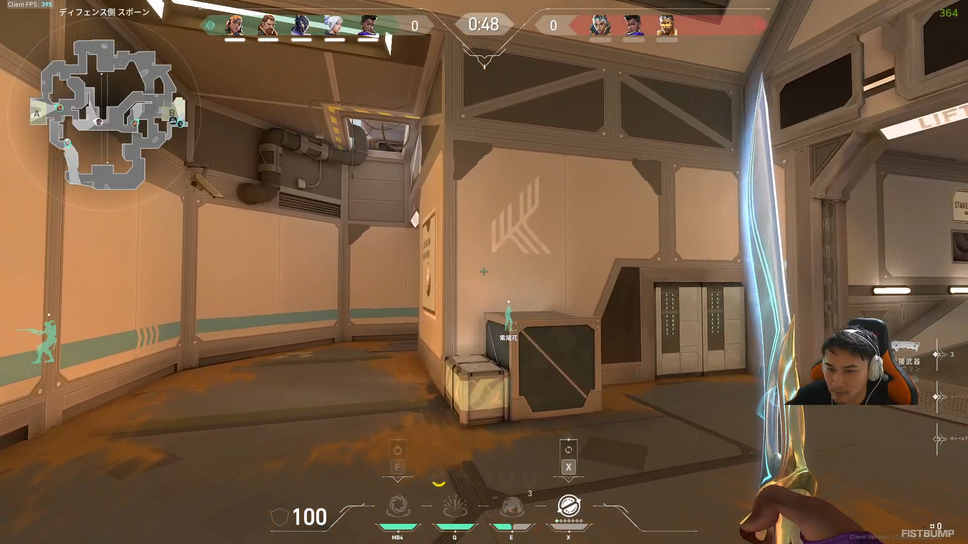Screen dimensions: 968x544
Task: Click the streamer webcam overlay
Action: click(x=850, y=362)
